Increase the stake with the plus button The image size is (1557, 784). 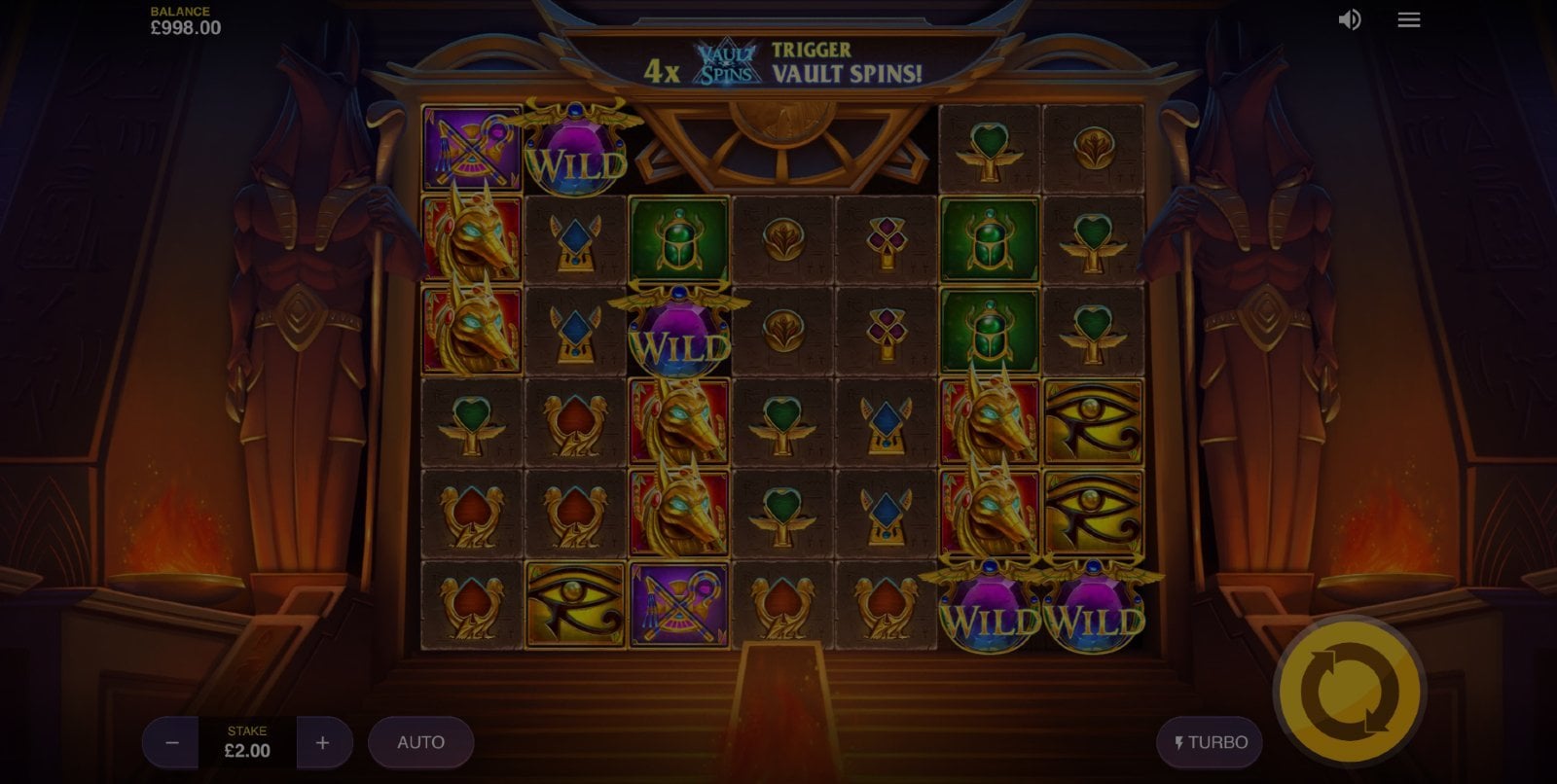pyautogui.click(x=323, y=743)
